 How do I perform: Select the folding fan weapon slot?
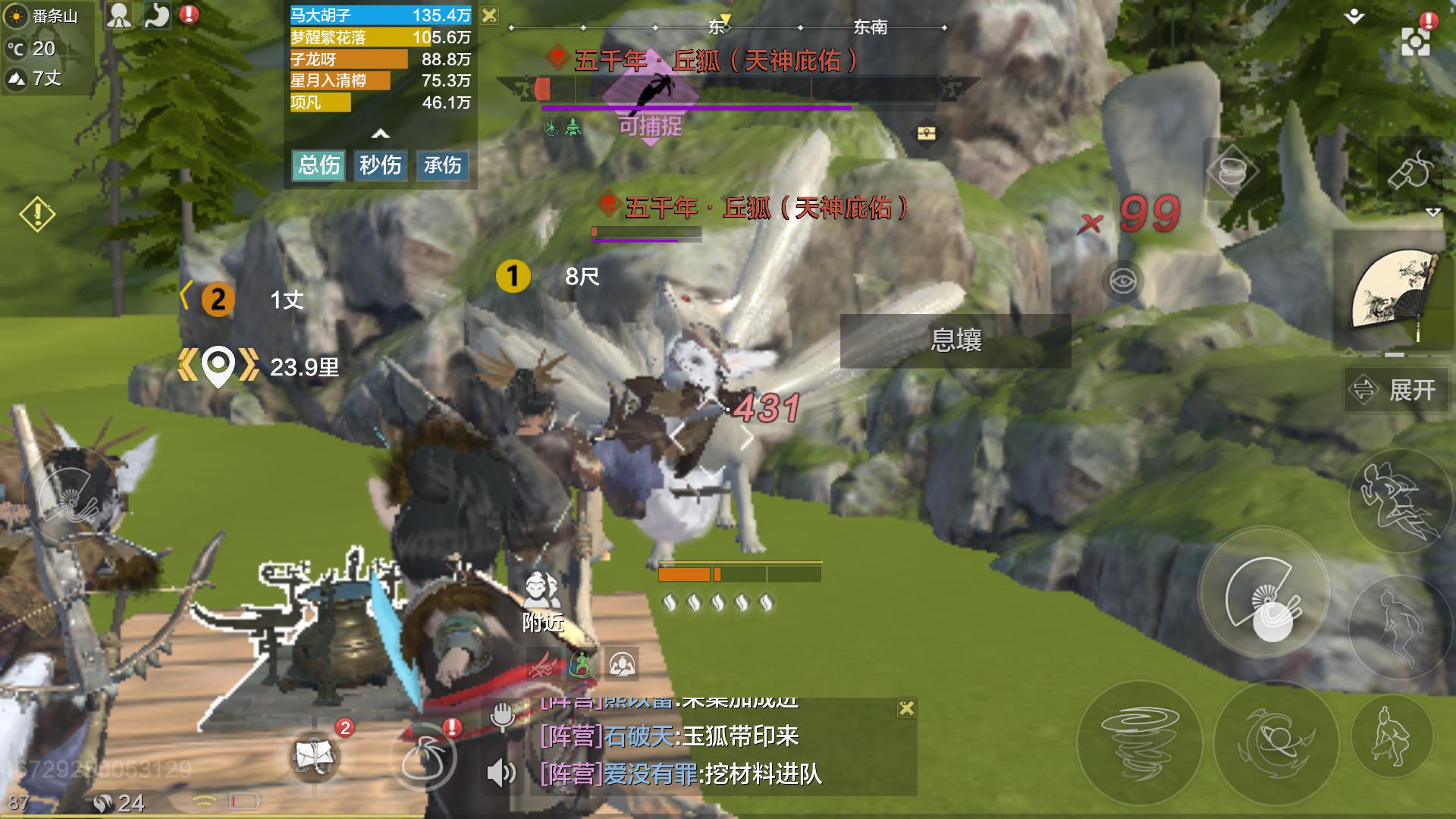click(x=1394, y=293)
